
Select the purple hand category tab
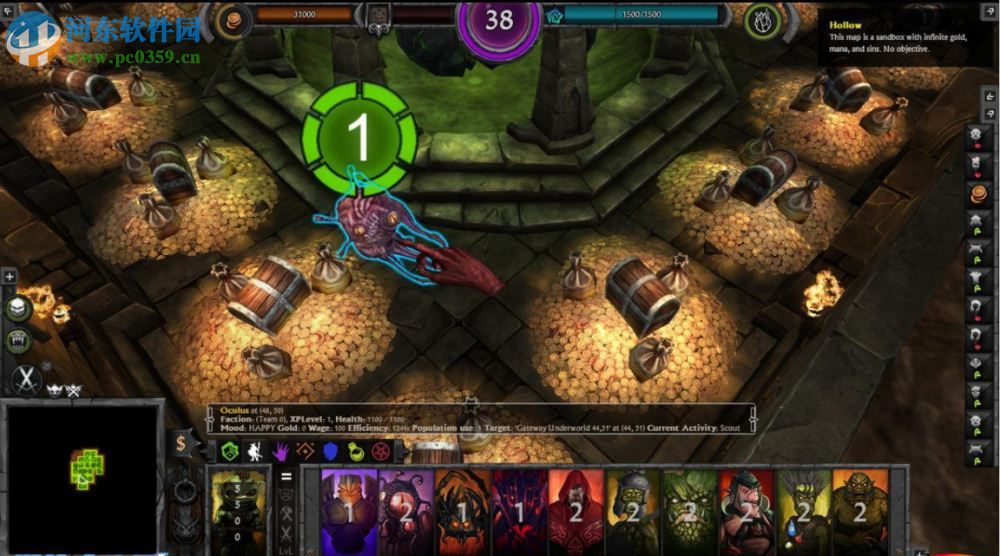(283, 452)
